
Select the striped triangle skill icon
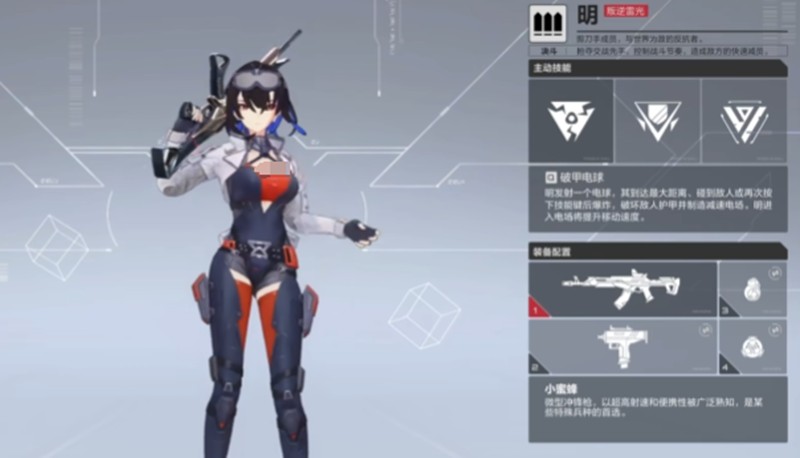point(743,121)
